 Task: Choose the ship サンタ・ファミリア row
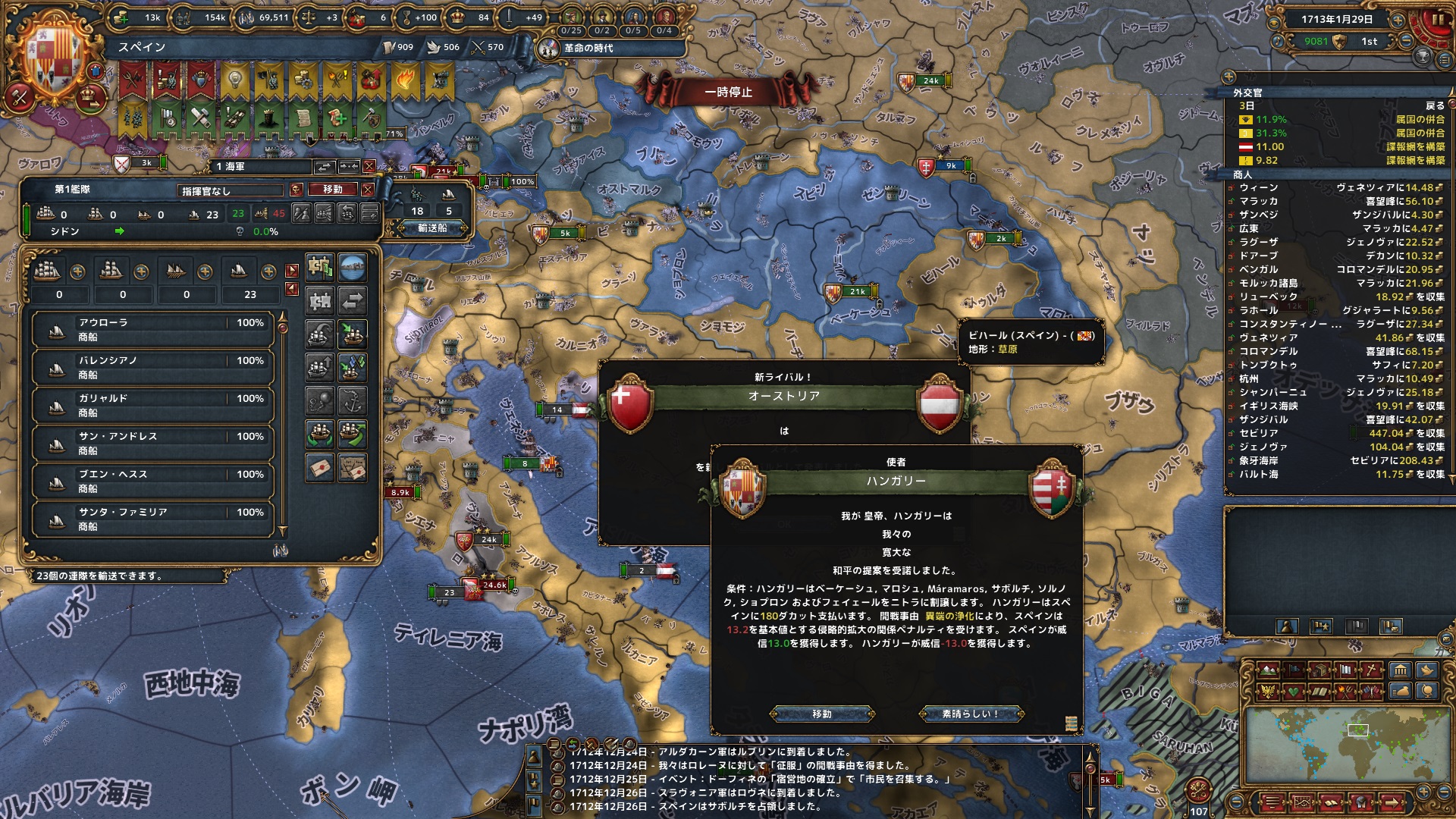[x=152, y=519]
